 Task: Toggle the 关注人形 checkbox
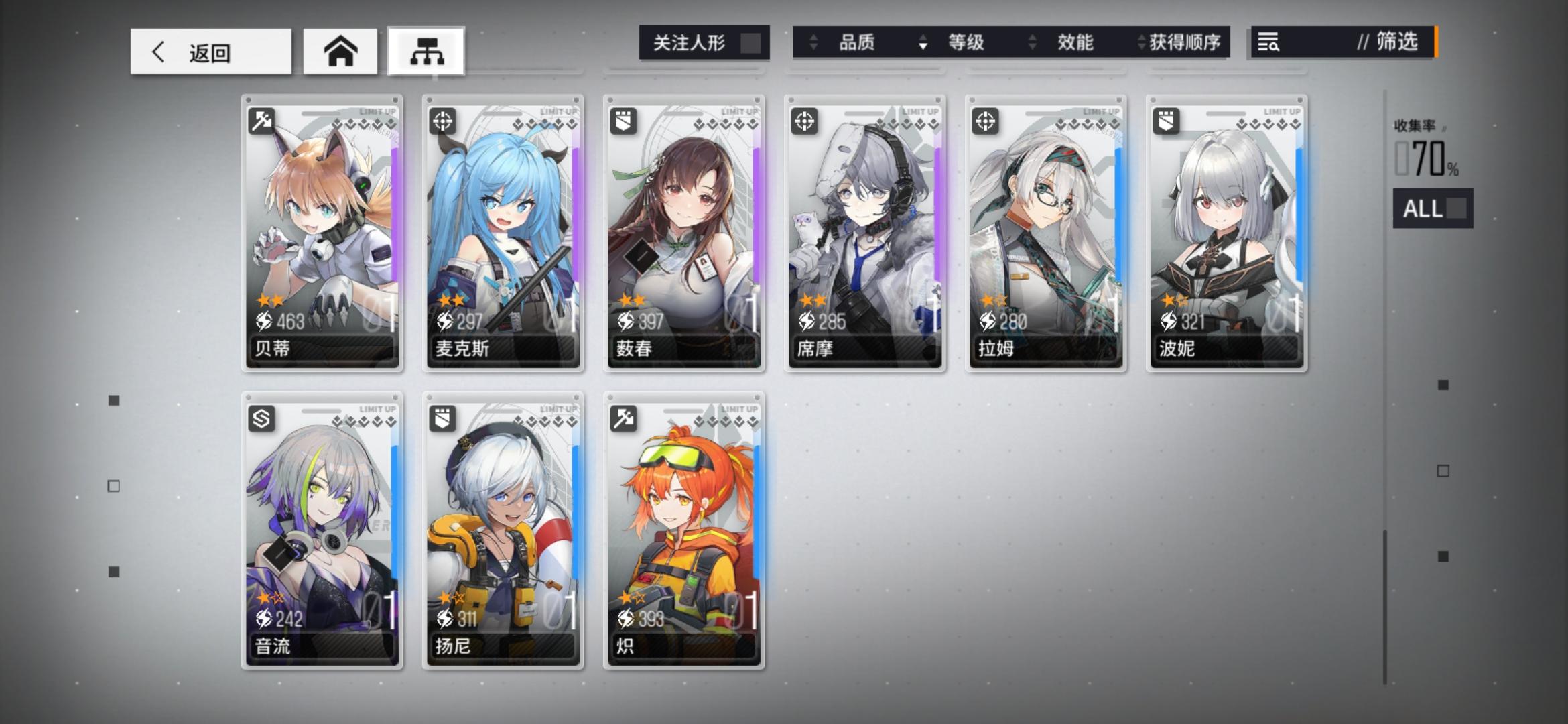(752, 42)
